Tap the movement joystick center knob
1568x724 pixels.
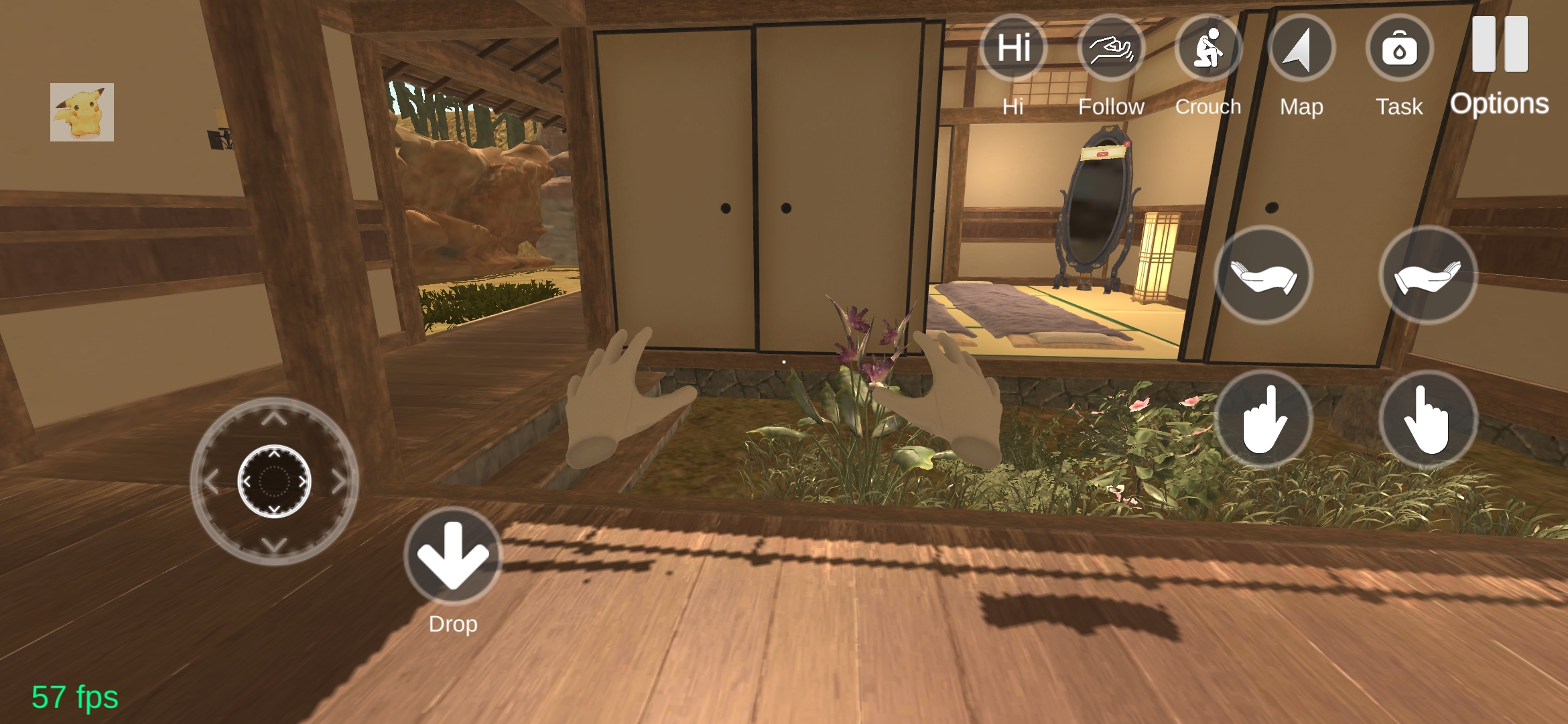[x=274, y=481]
